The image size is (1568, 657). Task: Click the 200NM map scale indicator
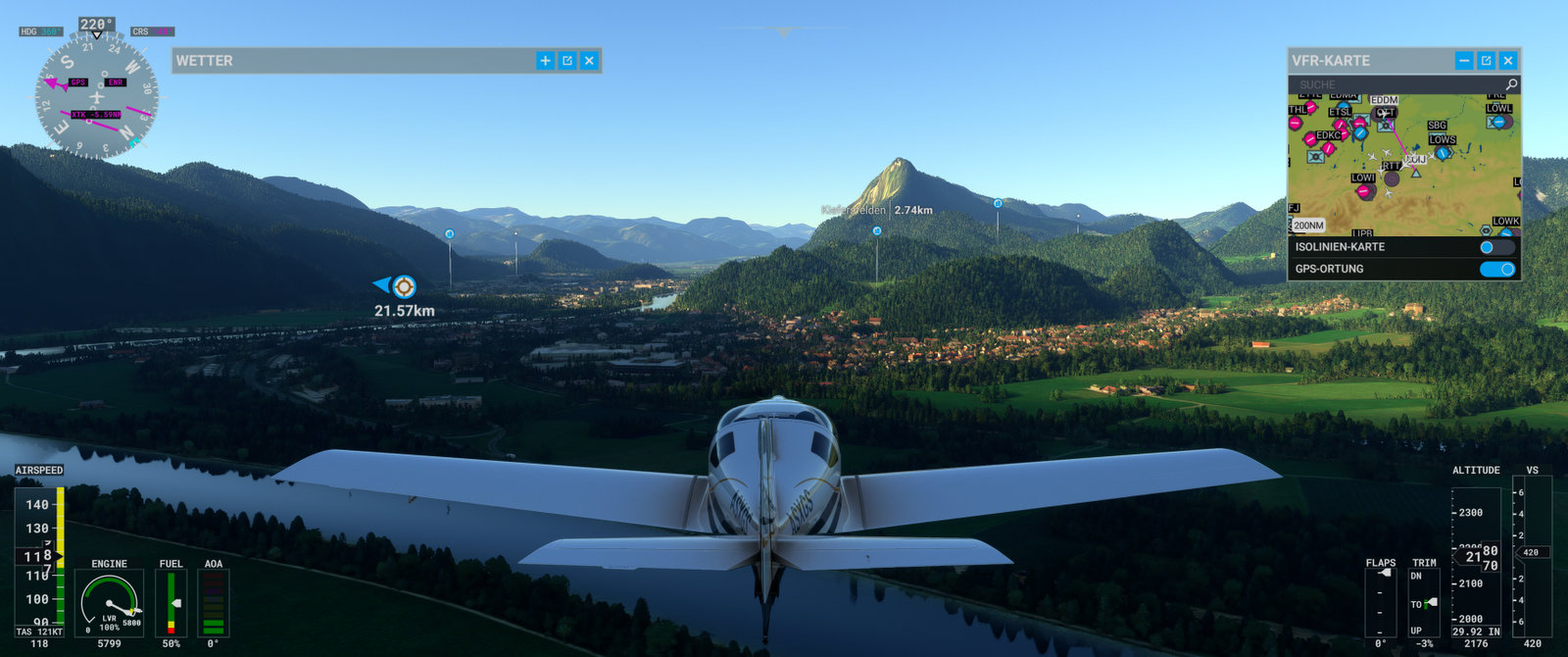tap(1308, 226)
